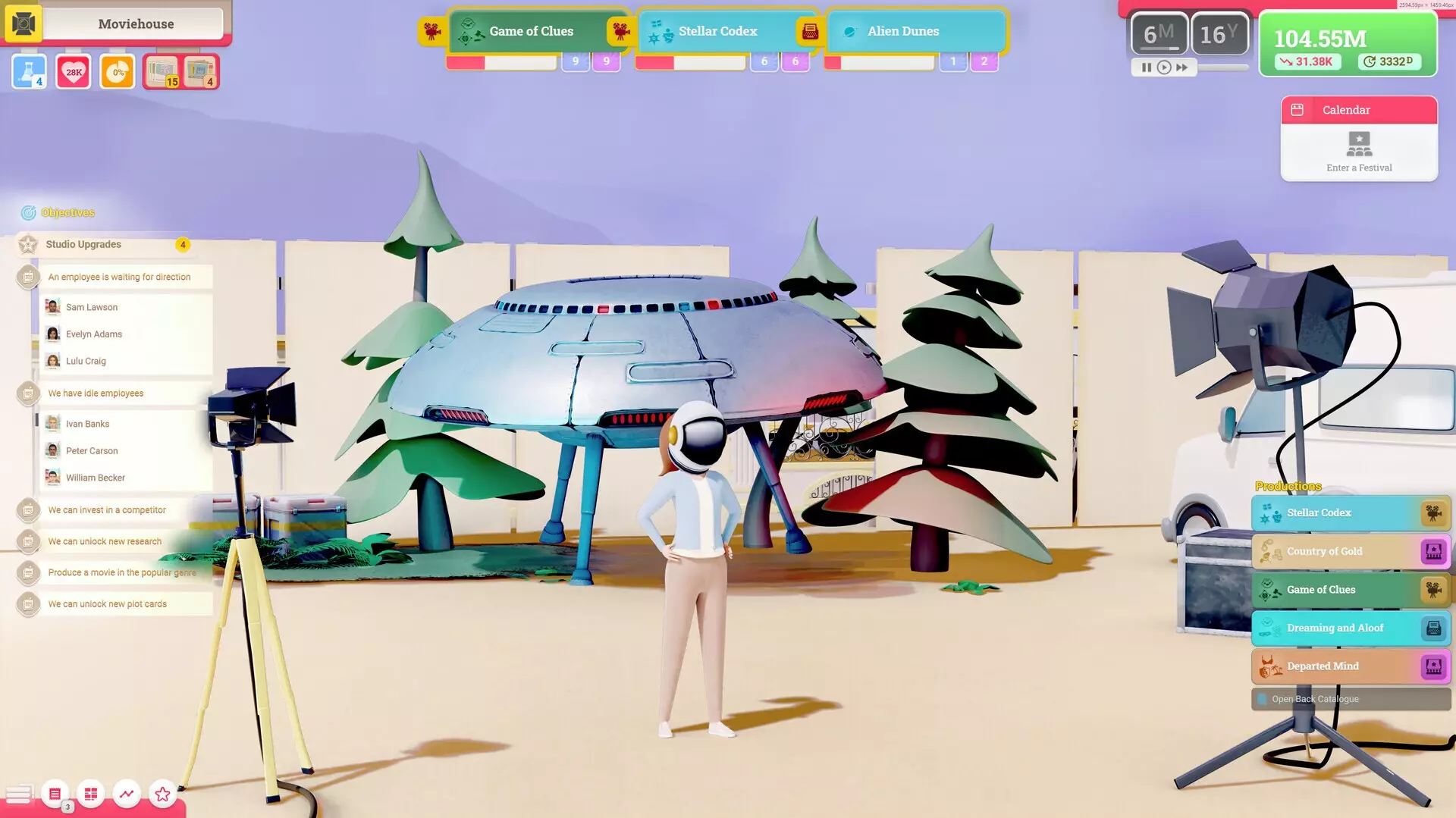This screenshot has width=1456, height=818.
Task: Select the 0% pie chart market icon
Action: coord(116,71)
